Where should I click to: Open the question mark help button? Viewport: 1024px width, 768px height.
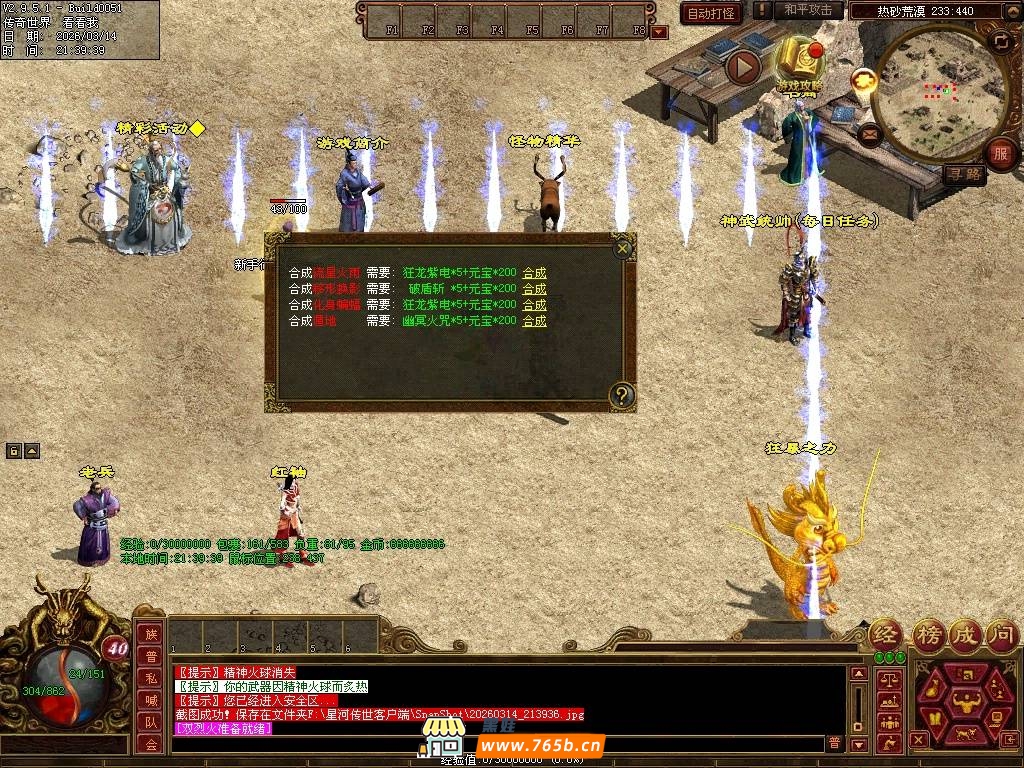622,395
